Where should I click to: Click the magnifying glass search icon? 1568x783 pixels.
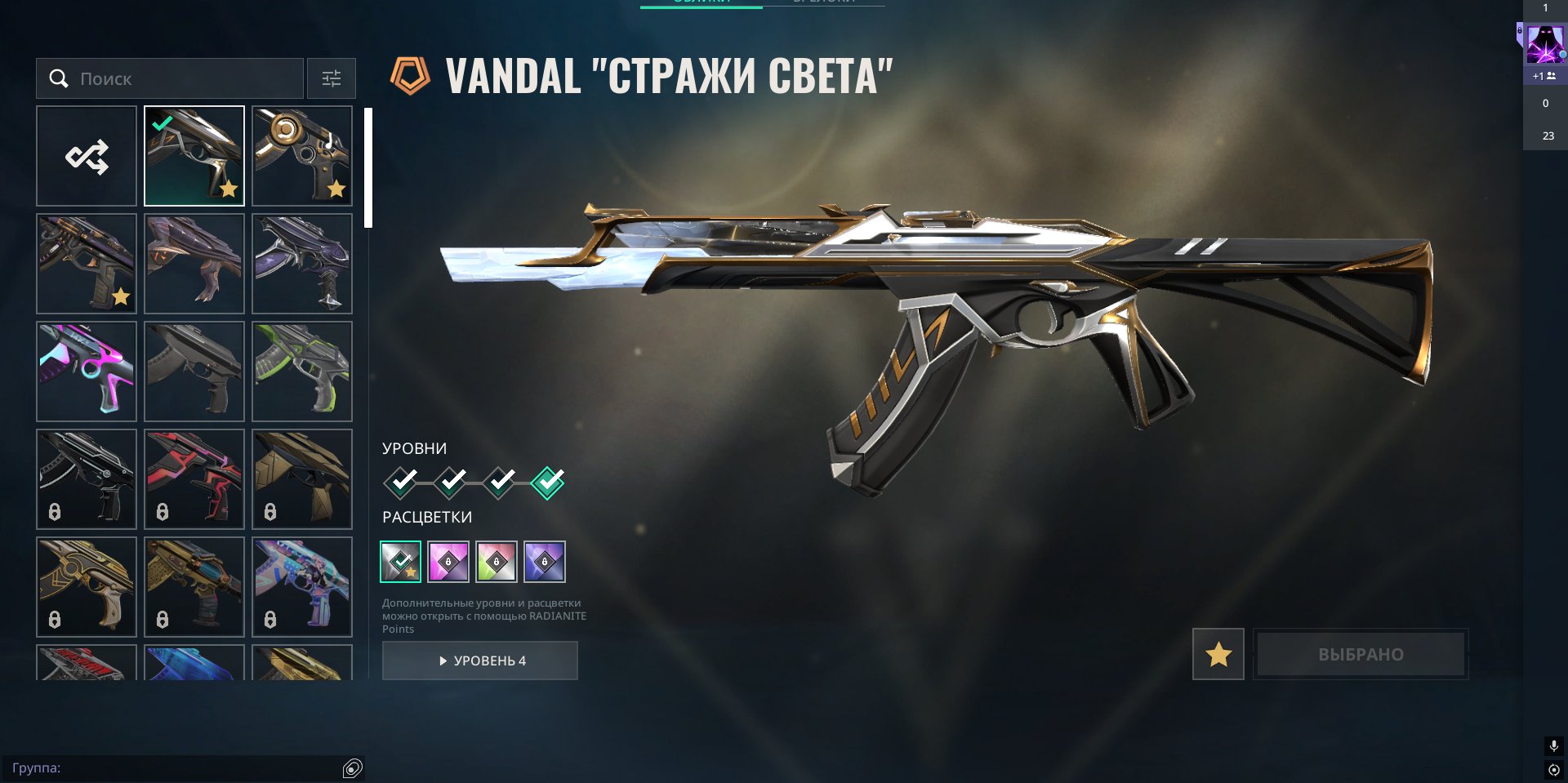pos(58,78)
